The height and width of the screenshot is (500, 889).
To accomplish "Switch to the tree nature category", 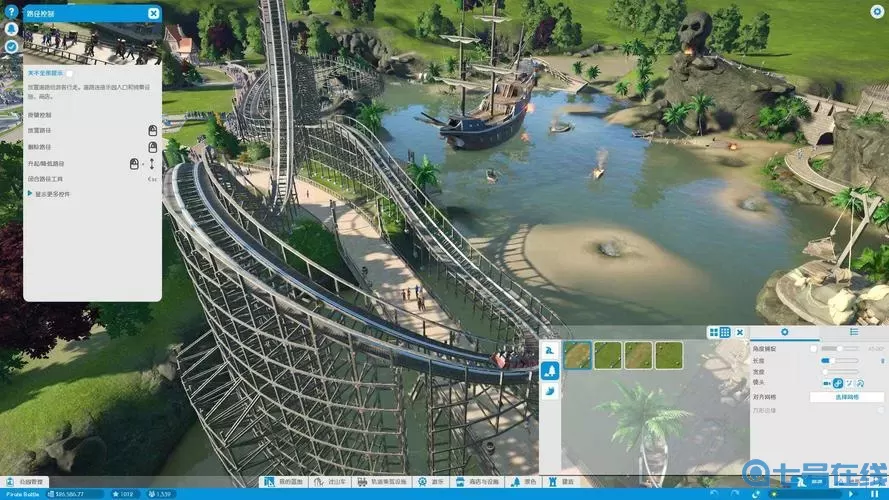I will (549, 370).
